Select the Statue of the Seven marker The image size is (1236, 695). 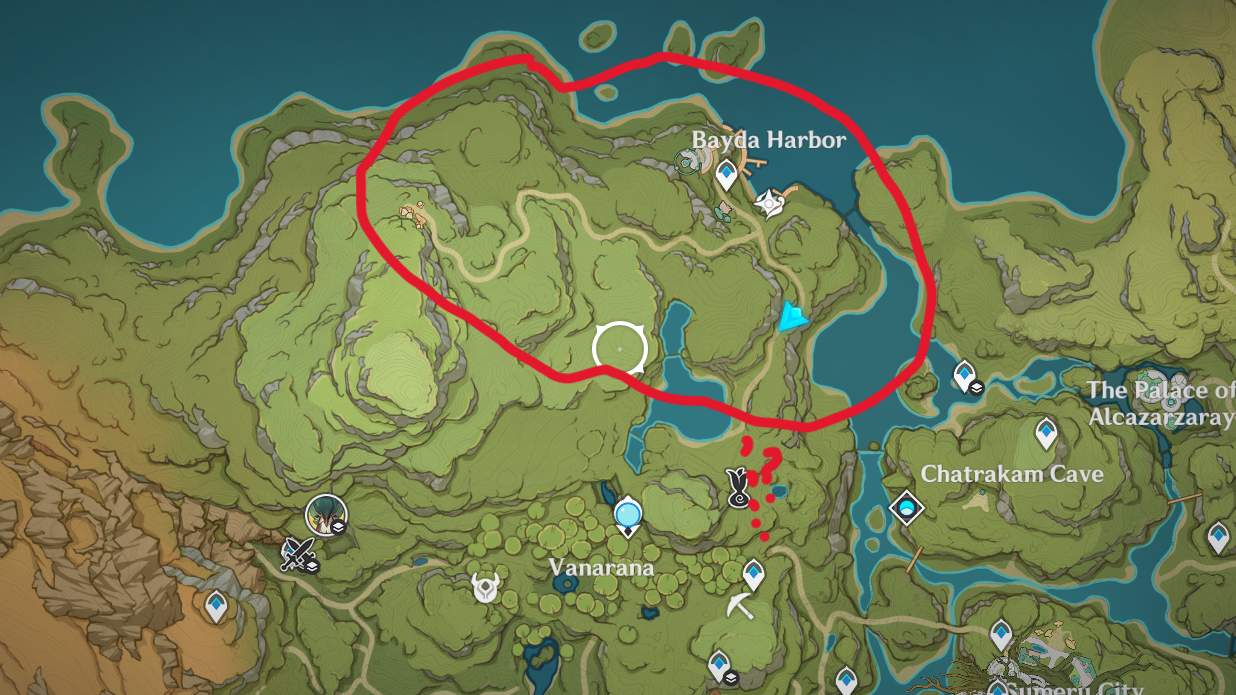(767, 202)
